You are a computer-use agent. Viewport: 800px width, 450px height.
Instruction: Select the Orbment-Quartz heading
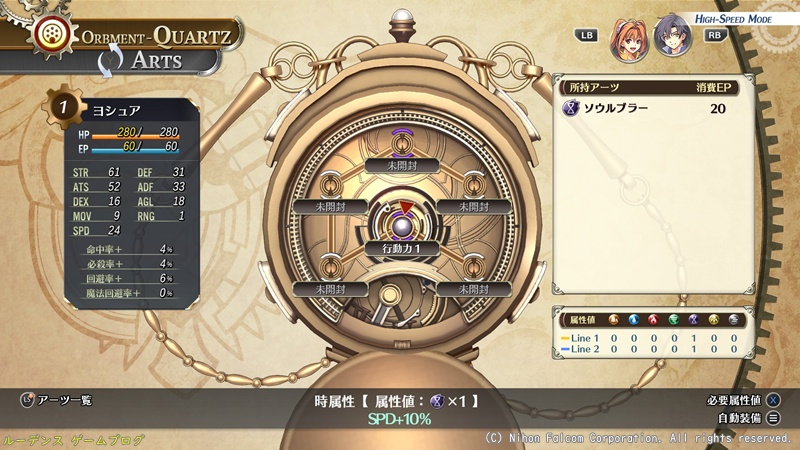[x=158, y=36]
